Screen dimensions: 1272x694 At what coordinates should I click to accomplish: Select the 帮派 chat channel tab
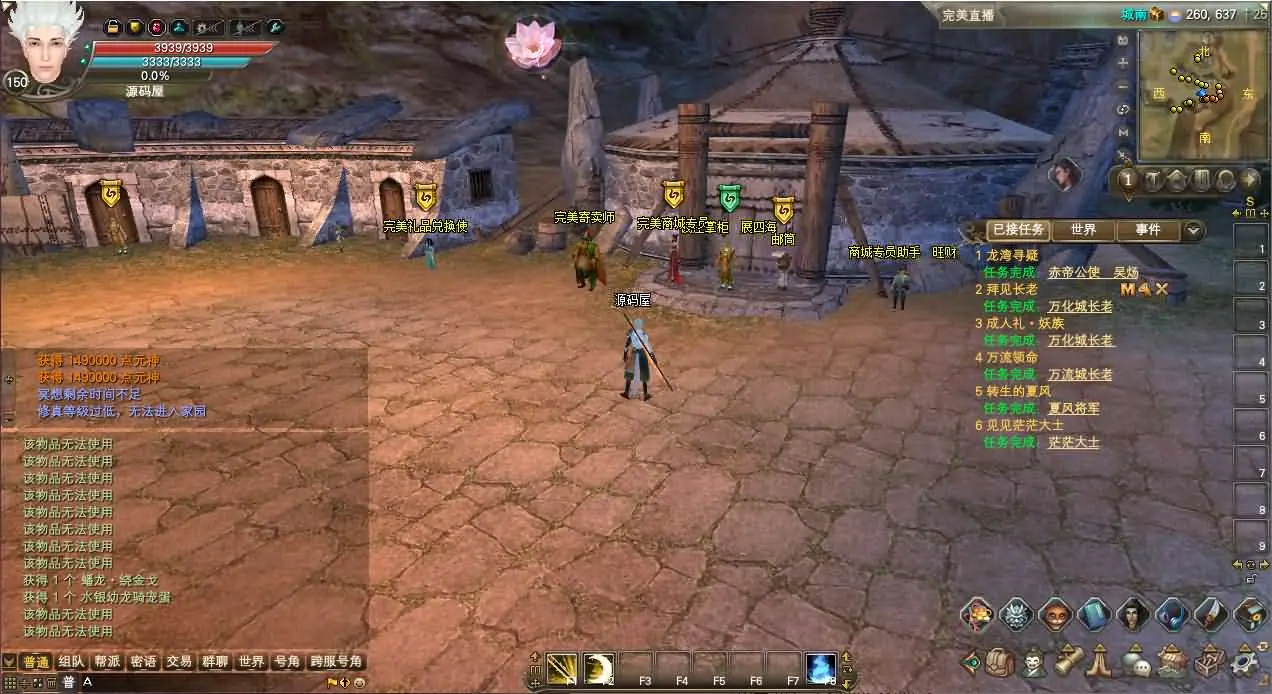click(107, 662)
